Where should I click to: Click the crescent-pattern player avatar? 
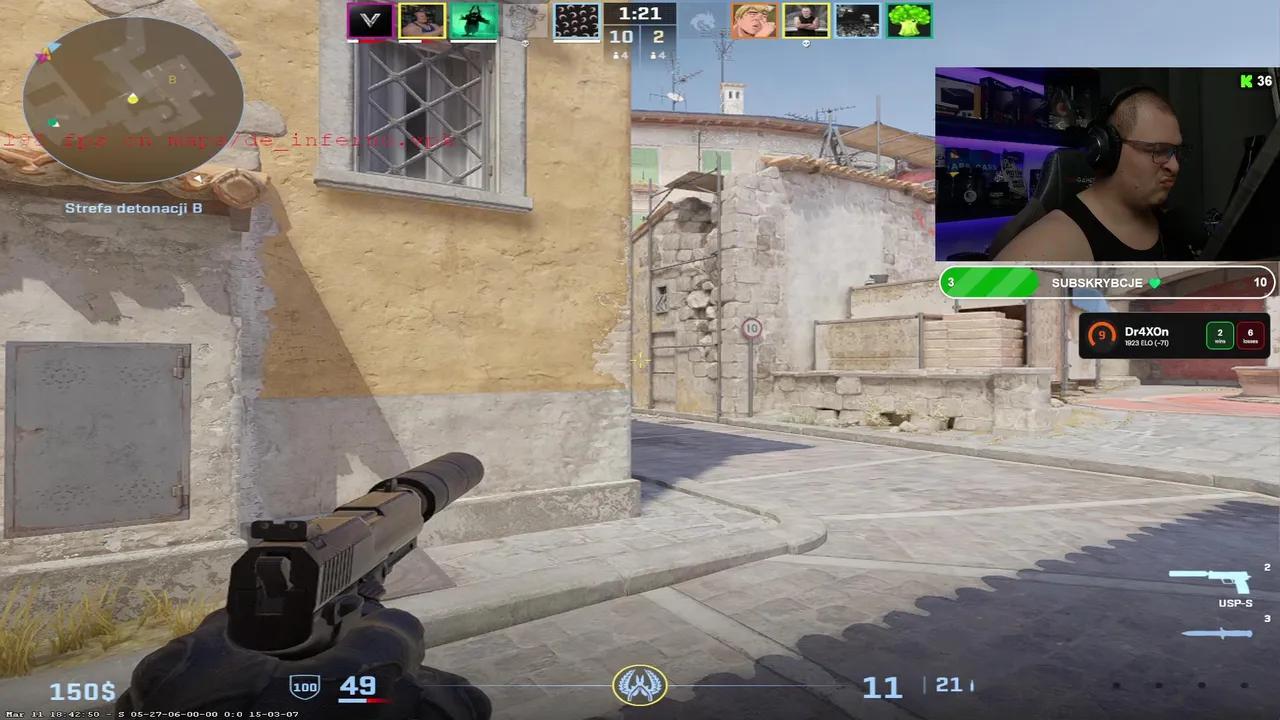point(576,19)
